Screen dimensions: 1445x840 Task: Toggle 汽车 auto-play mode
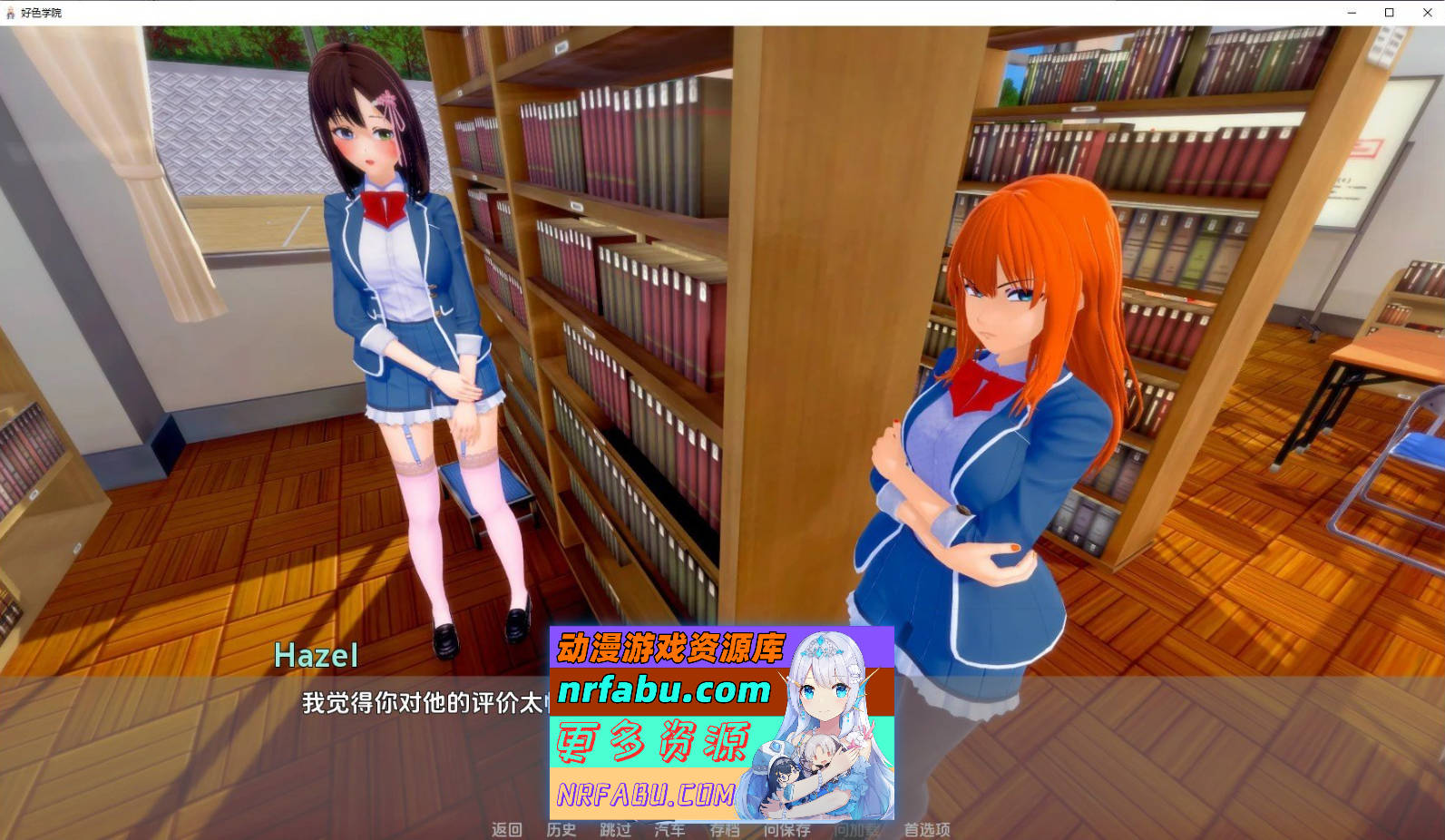pos(669,830)
